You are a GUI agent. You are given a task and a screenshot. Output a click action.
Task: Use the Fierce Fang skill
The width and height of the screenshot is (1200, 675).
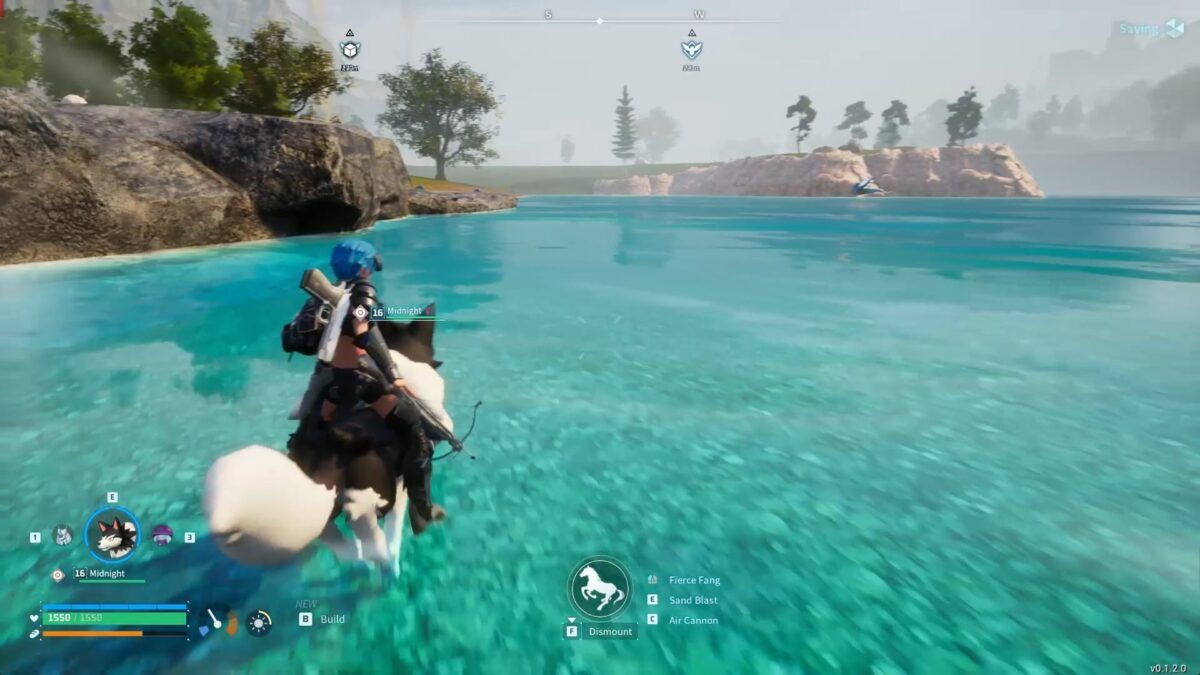click(694, 580)
